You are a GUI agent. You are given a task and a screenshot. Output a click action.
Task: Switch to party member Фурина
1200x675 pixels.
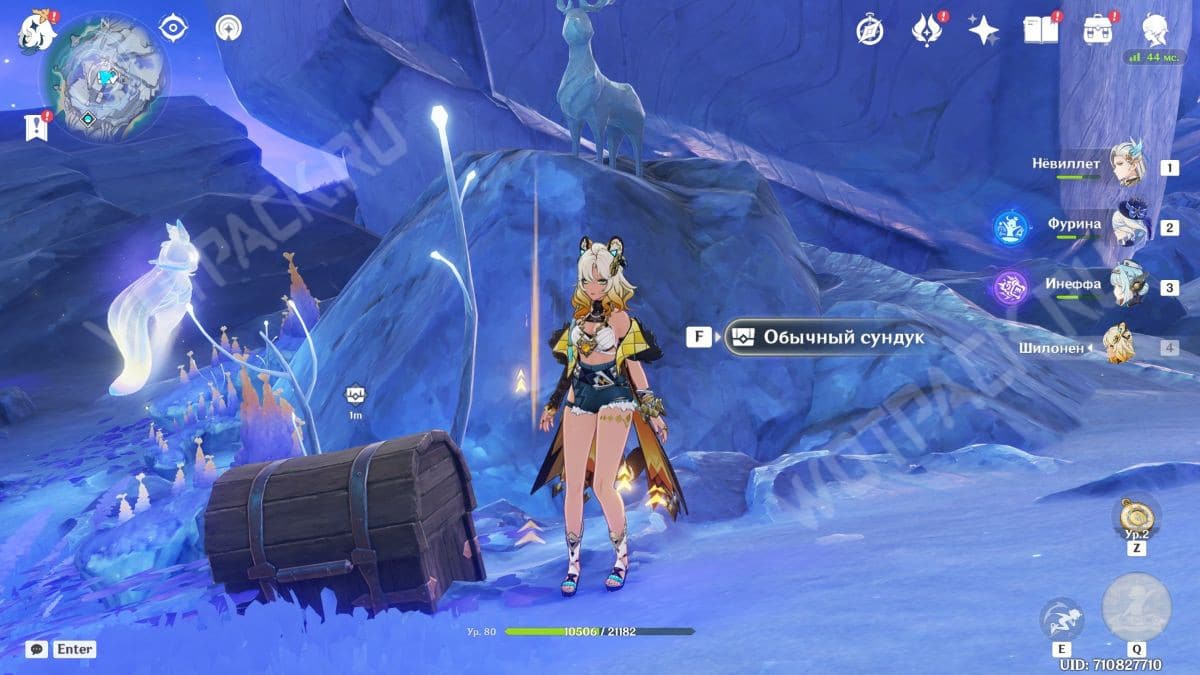1133,226
